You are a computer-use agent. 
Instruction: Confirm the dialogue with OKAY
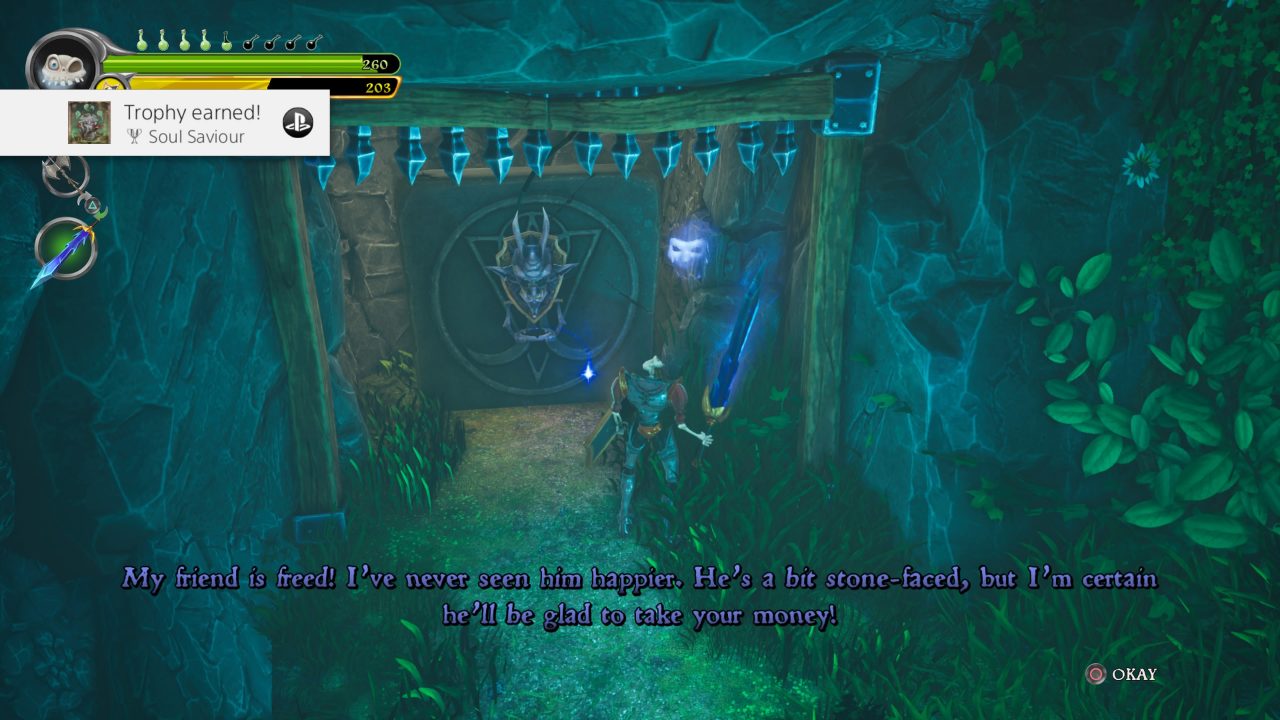coord(1122,674)
